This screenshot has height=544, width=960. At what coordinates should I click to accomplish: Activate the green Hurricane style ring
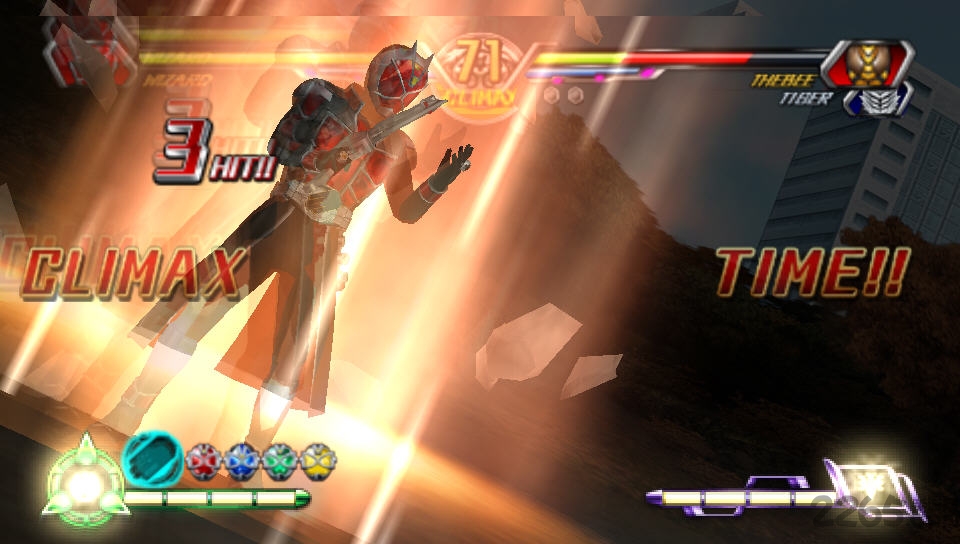tap(280, 461)
